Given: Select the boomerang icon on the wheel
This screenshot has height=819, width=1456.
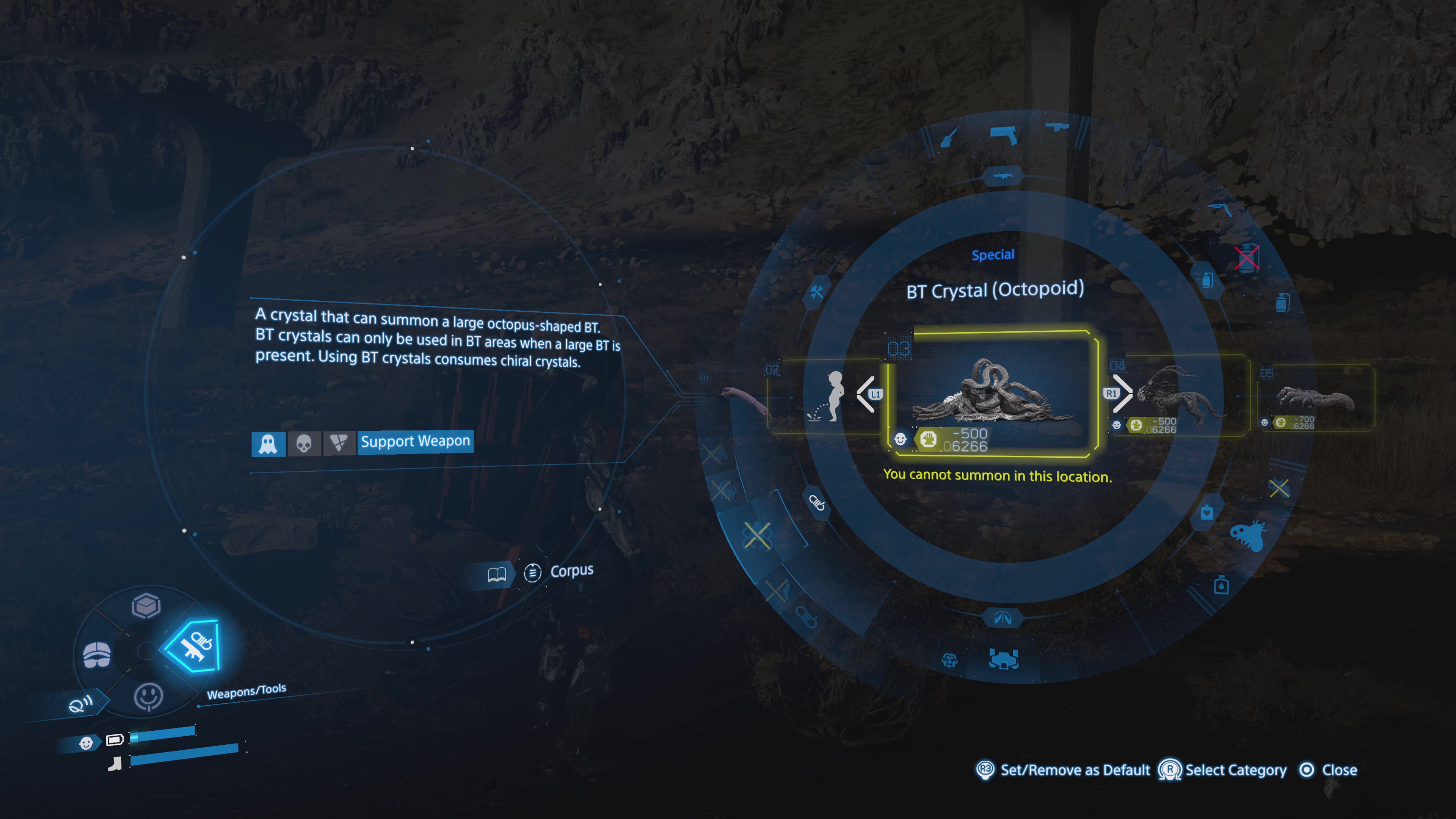Looking at the screenshot, I should 1221,209.
